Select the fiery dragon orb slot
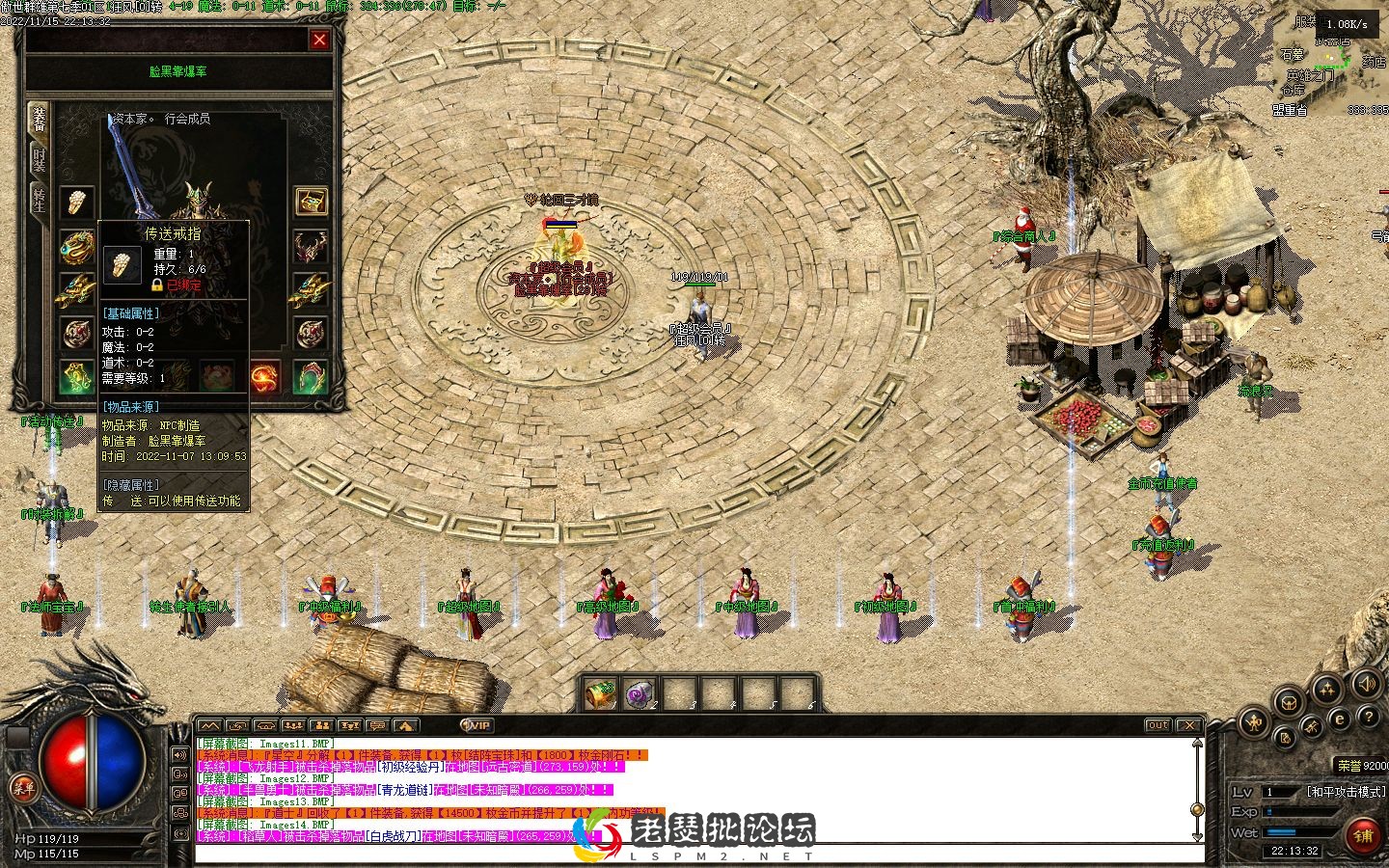1389x868 pixels. coord(265,376)
